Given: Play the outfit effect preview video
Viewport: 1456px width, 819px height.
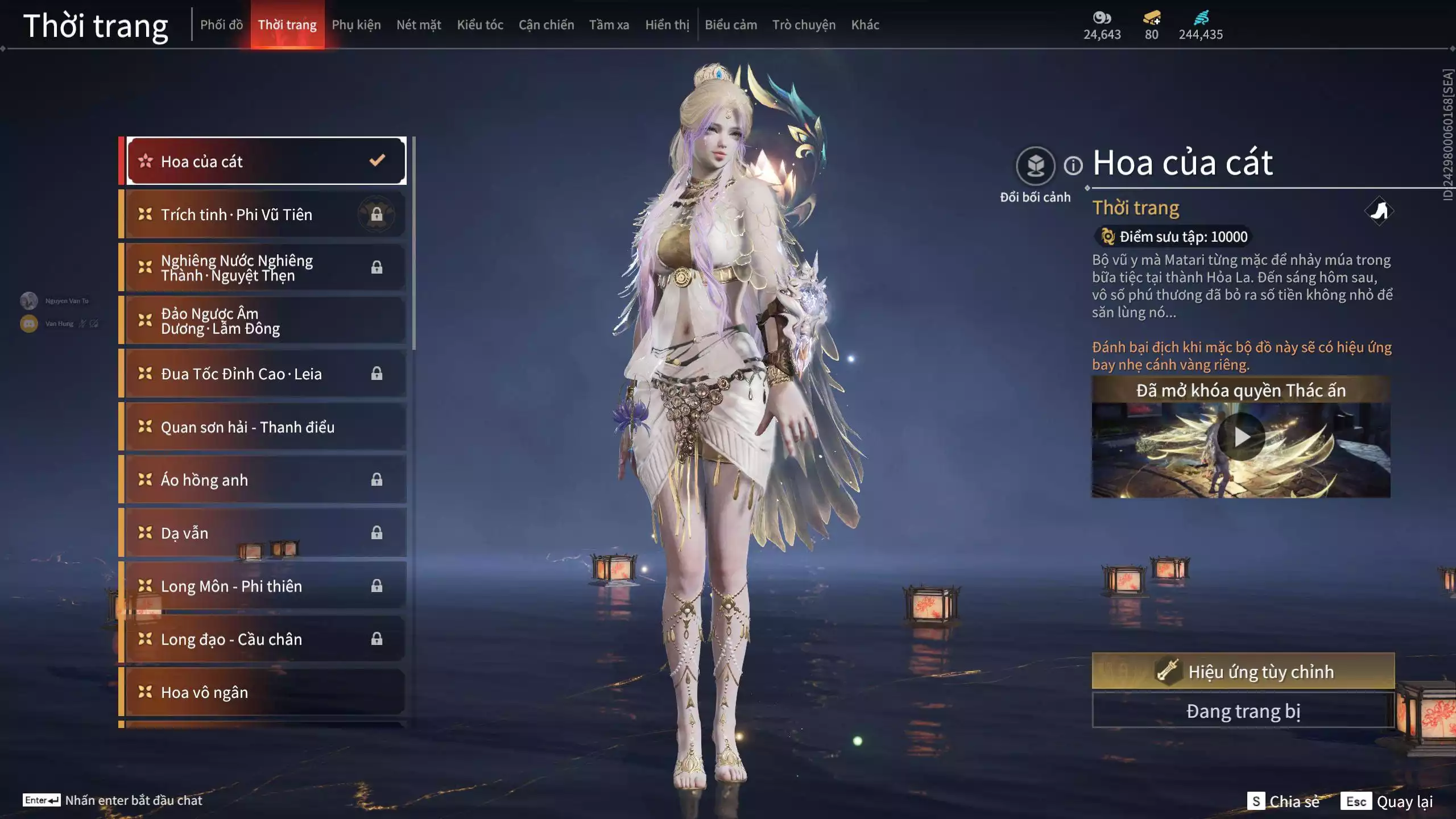Looking at the screenshot, I should [1241, 437].
